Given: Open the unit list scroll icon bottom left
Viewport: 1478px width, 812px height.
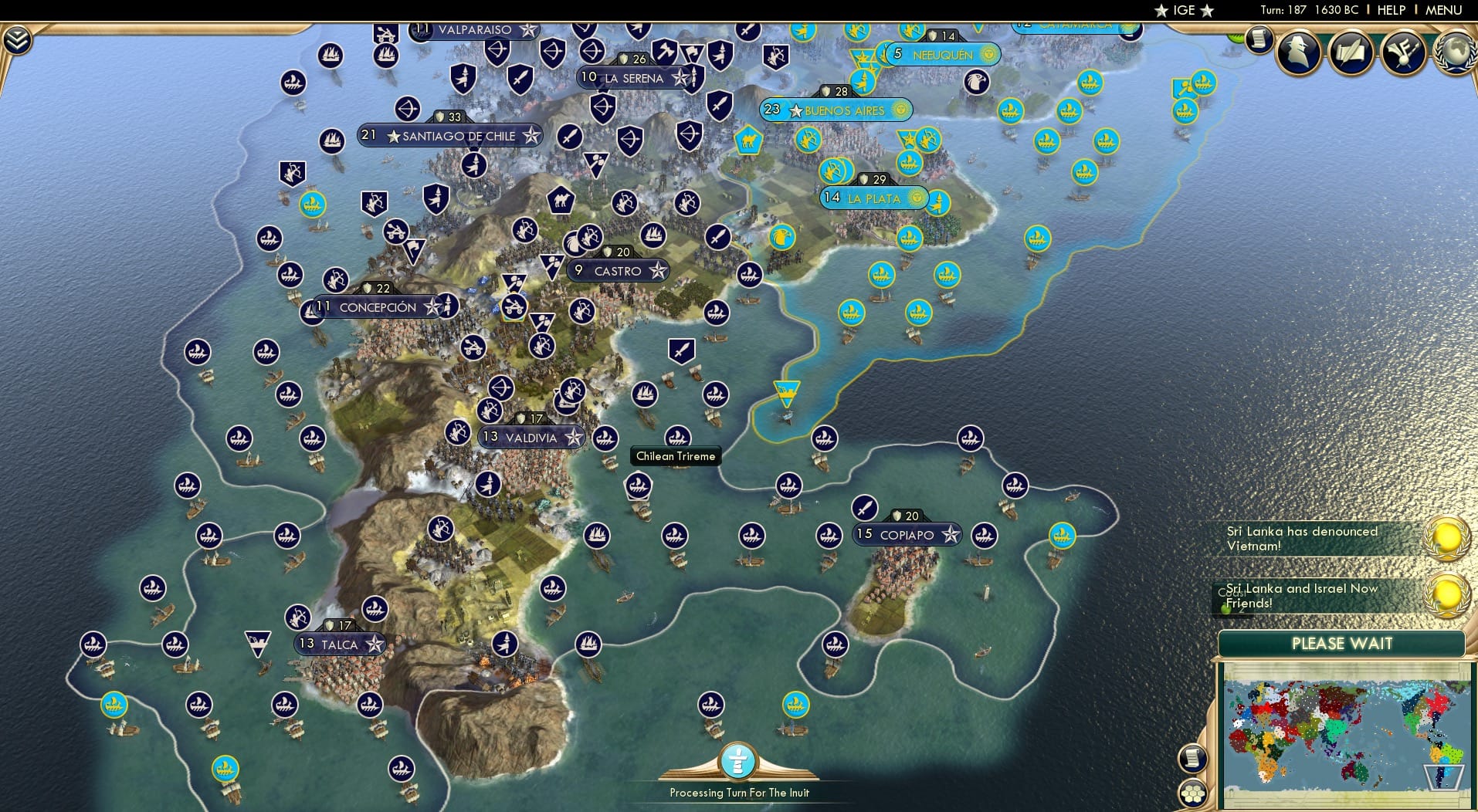Looking at the screenshot, I should [x=1193, y=759].
